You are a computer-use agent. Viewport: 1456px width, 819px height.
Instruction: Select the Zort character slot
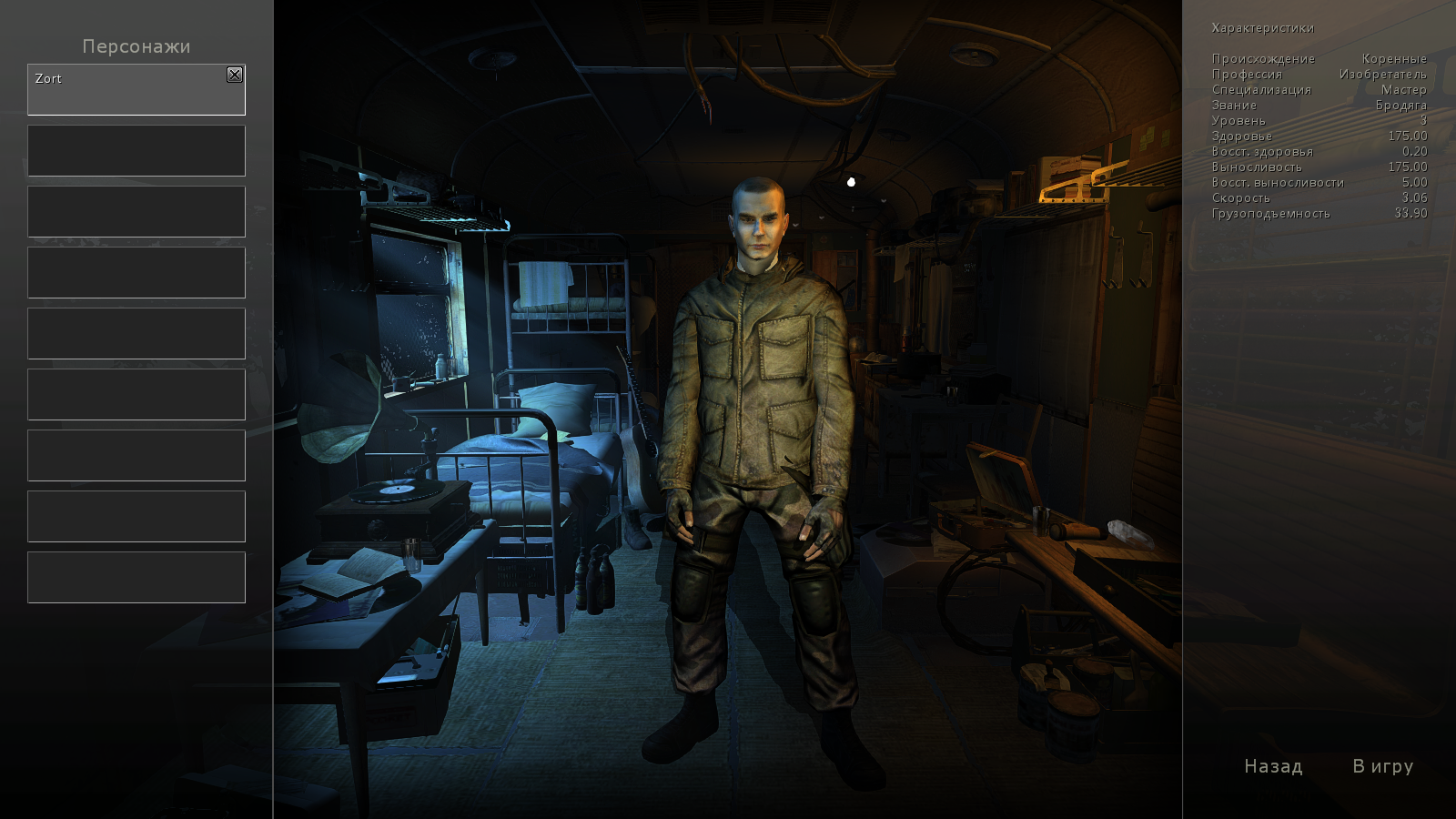(x=127, y=91)
